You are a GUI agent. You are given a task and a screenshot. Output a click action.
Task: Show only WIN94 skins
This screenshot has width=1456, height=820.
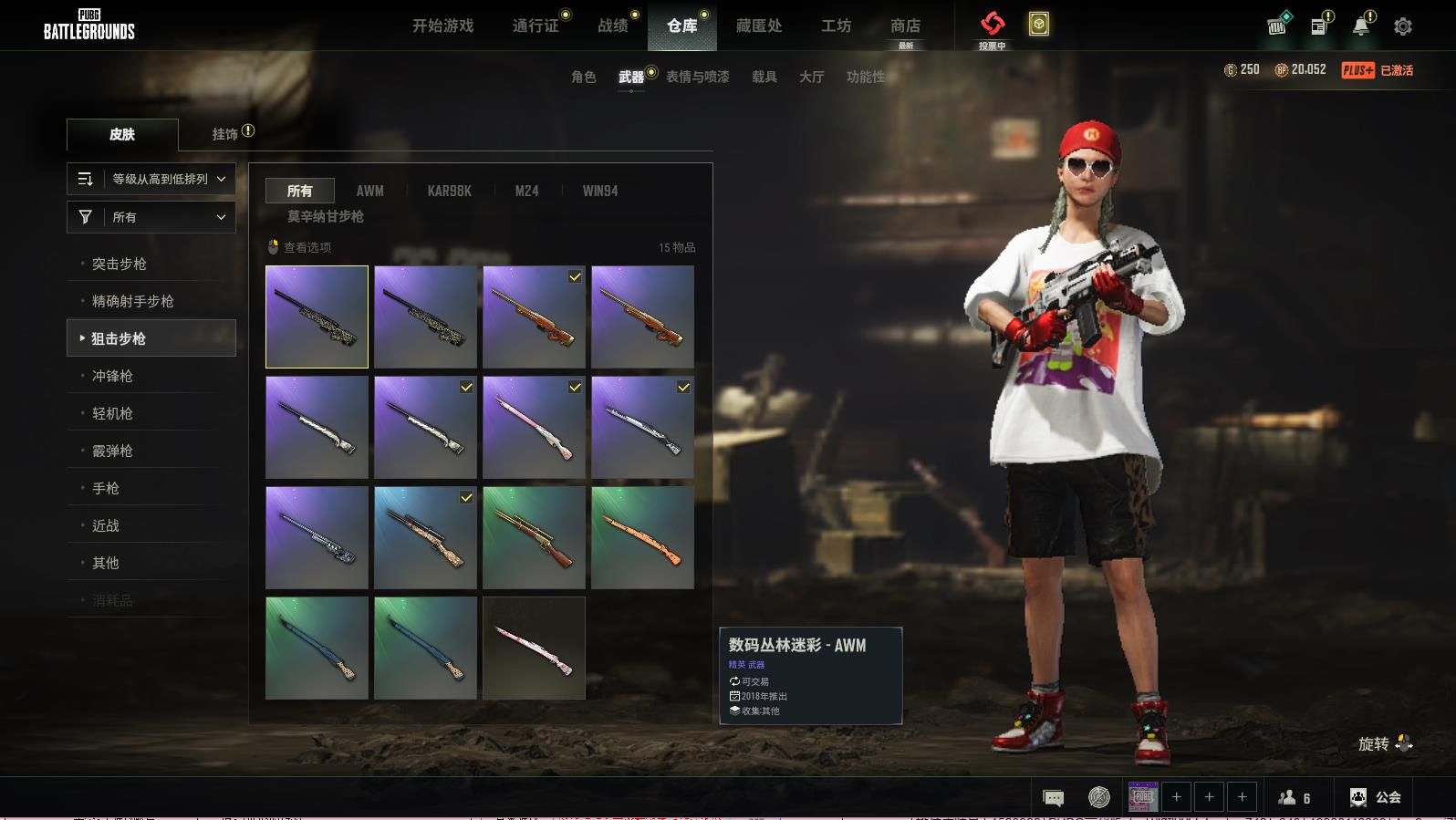click(x=600, y=191)
